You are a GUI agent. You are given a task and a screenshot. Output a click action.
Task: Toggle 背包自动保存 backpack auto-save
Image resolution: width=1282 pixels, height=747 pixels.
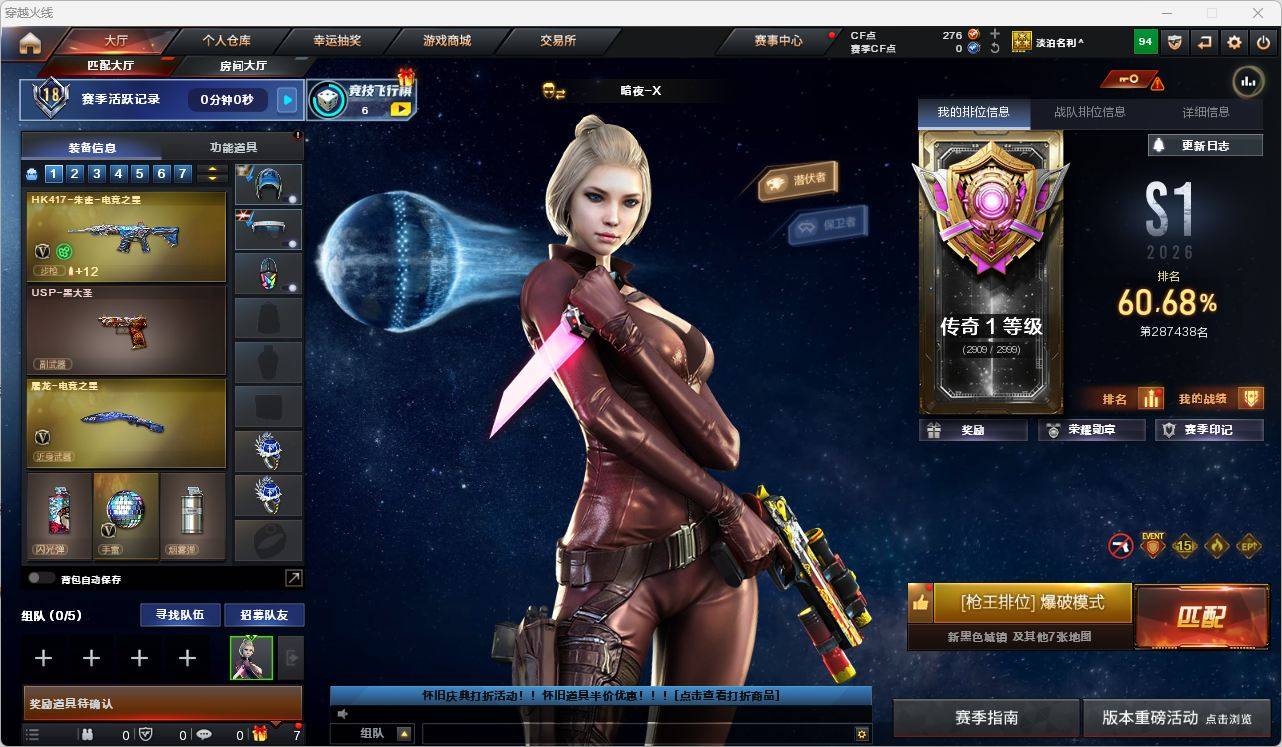click(42, 578)
